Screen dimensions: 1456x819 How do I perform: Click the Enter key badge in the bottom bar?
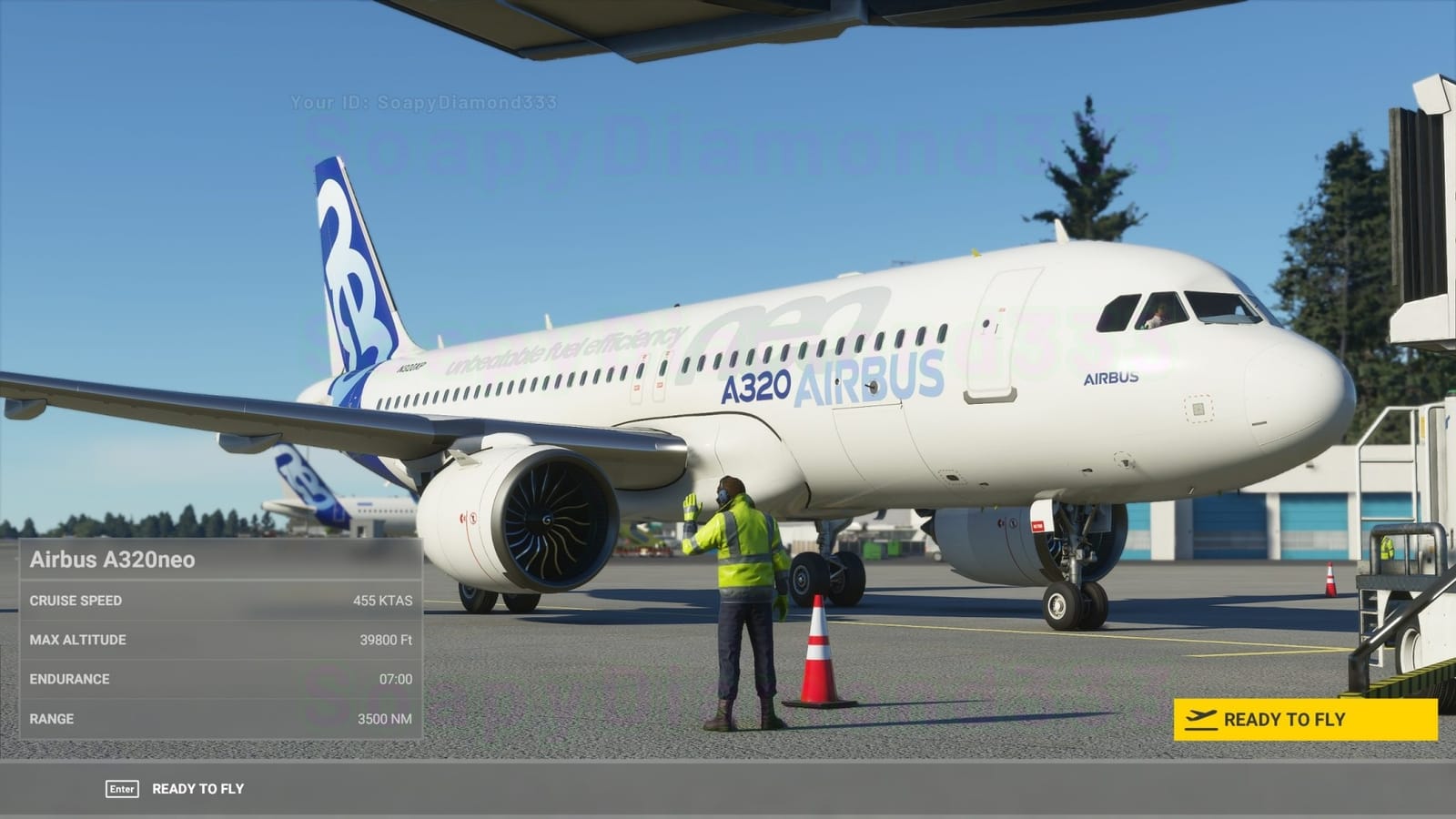(x=124, y=789)
